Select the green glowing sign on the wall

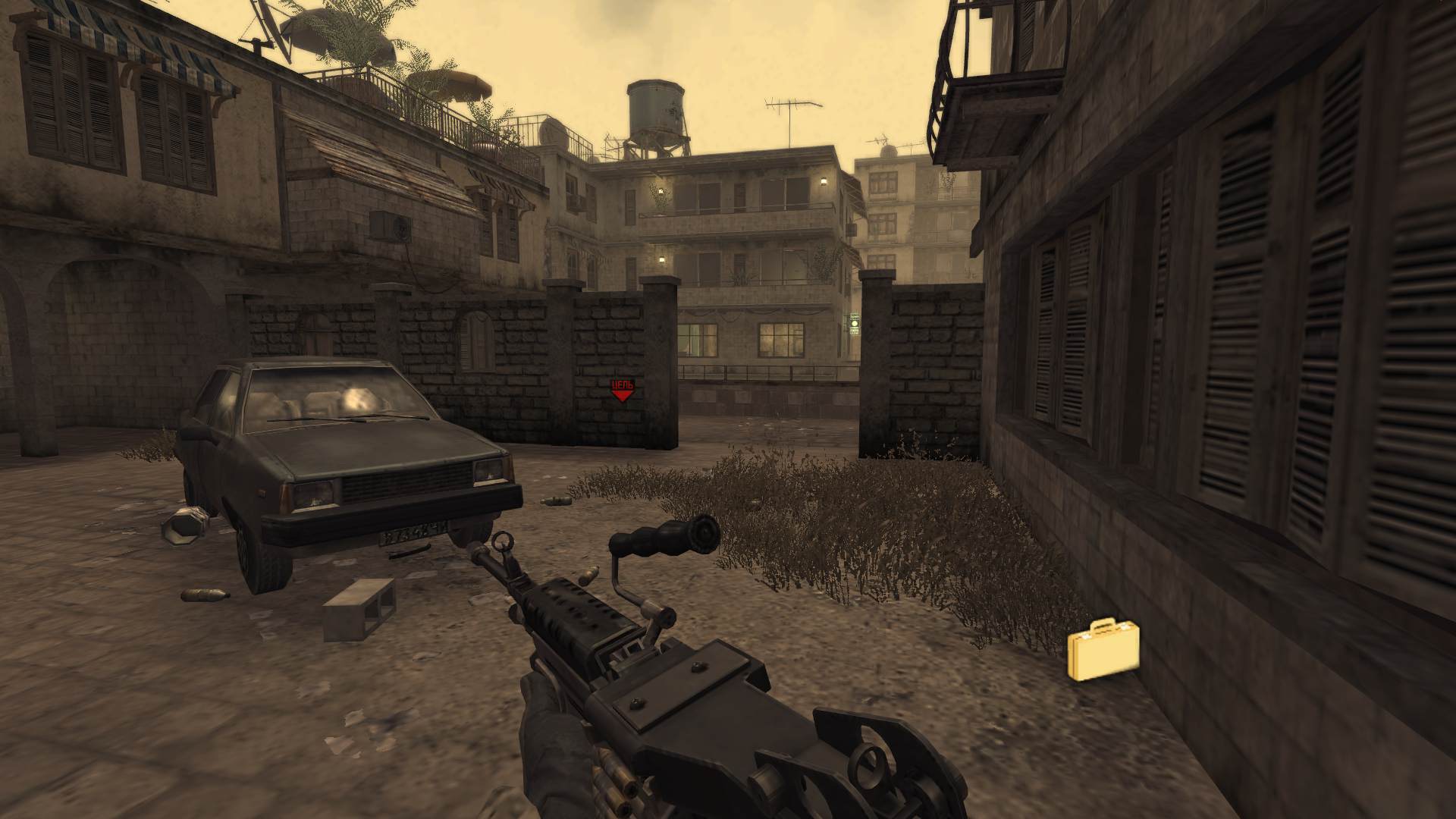pyautogui.click(x=855, y=323)
